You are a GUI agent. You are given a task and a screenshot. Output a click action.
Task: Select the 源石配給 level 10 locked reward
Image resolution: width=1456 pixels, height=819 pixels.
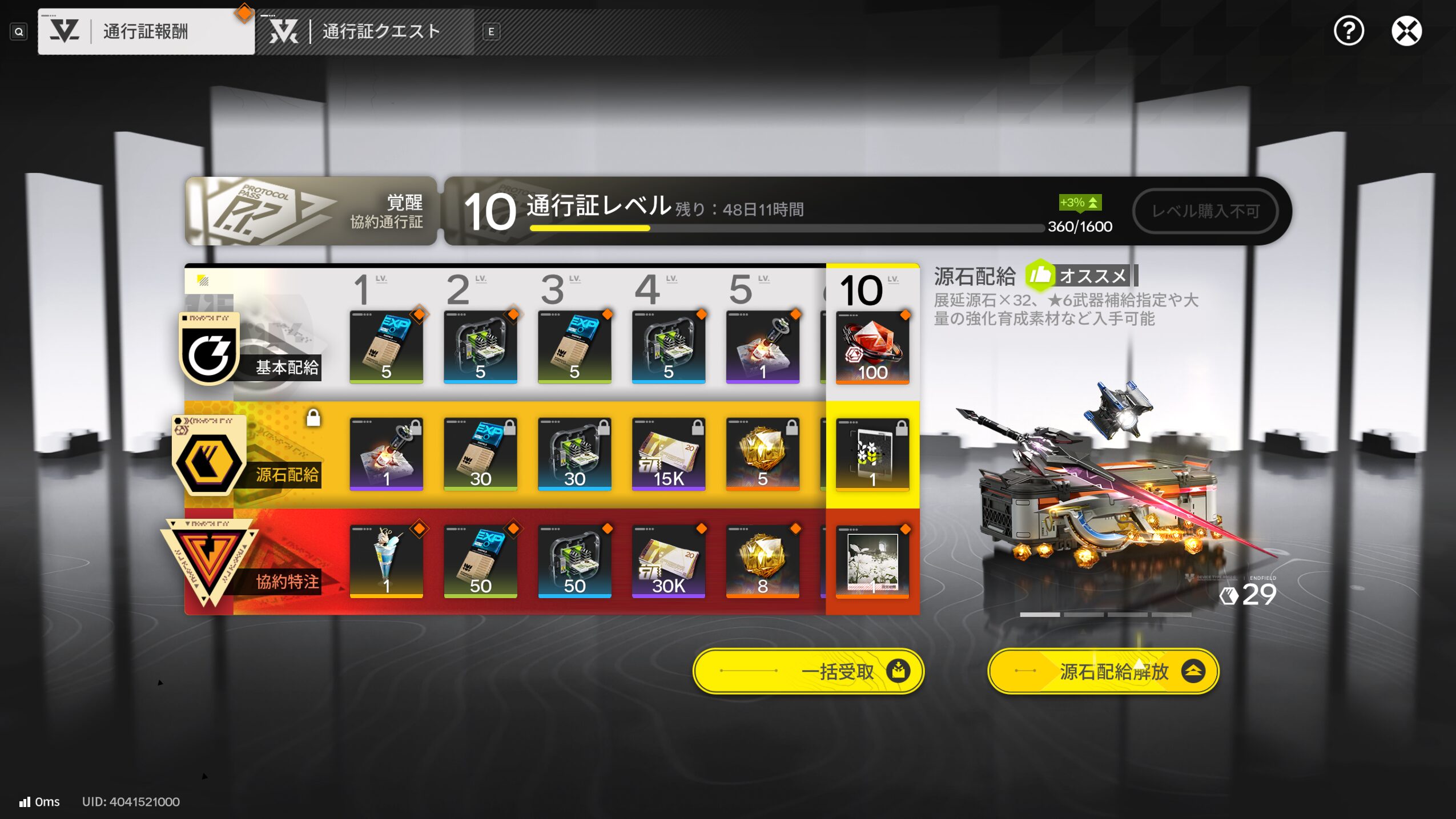872,454
